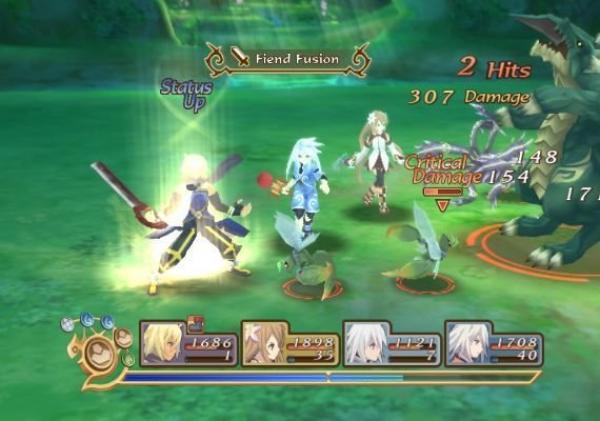
Task: Select the blonde swordsman's party portrait
Action: pos(164,344)
